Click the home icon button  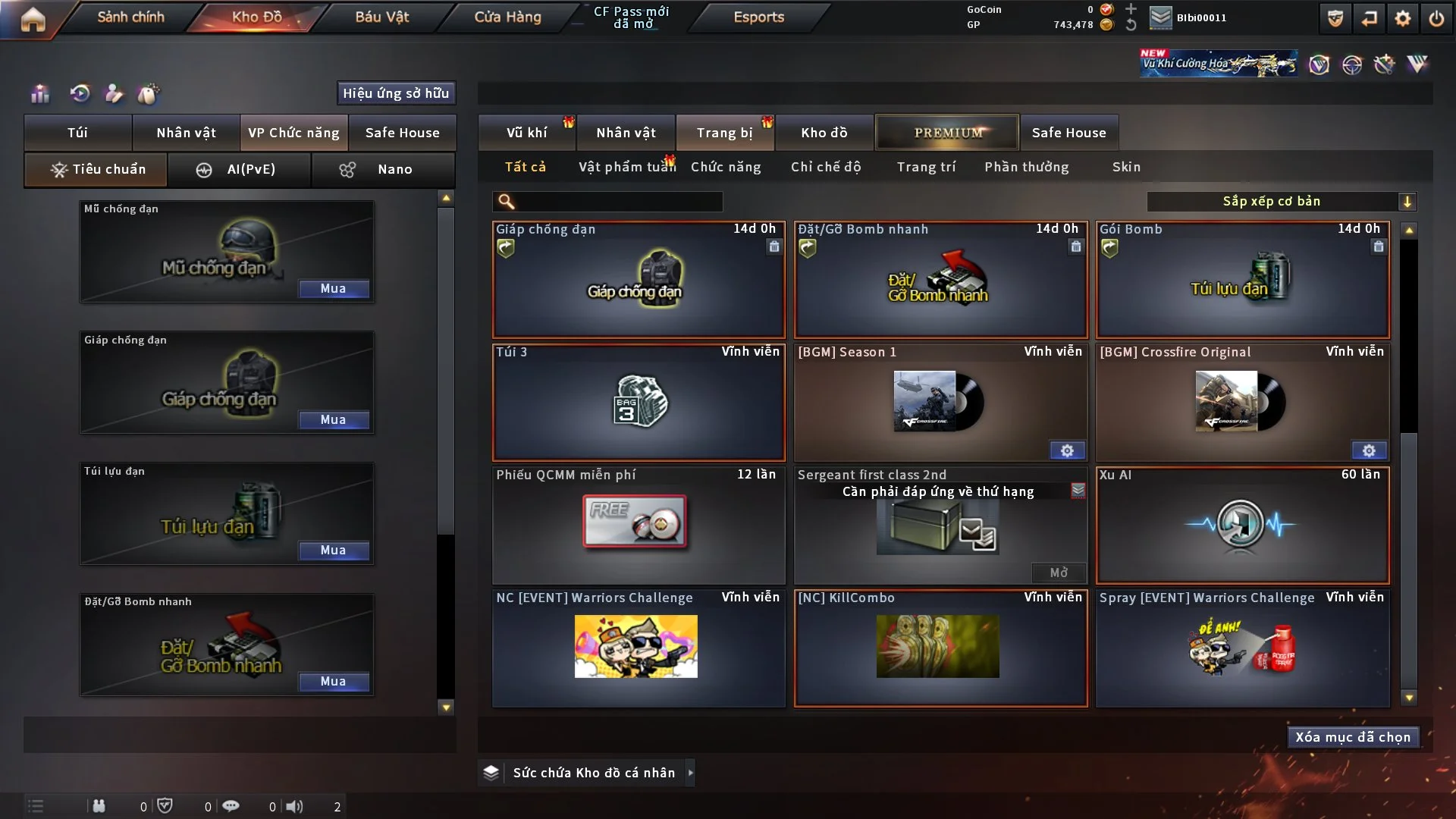33,18
